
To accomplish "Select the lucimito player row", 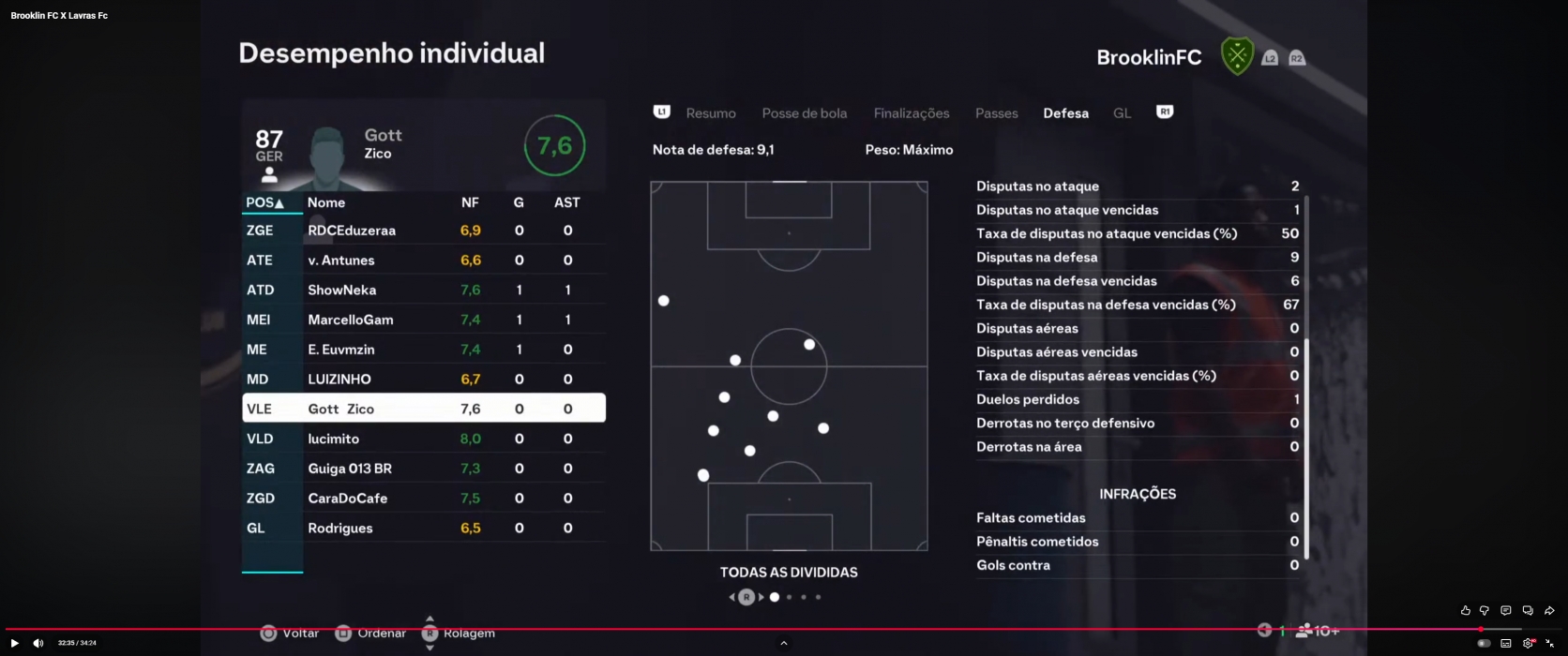I will coord(423,439).
